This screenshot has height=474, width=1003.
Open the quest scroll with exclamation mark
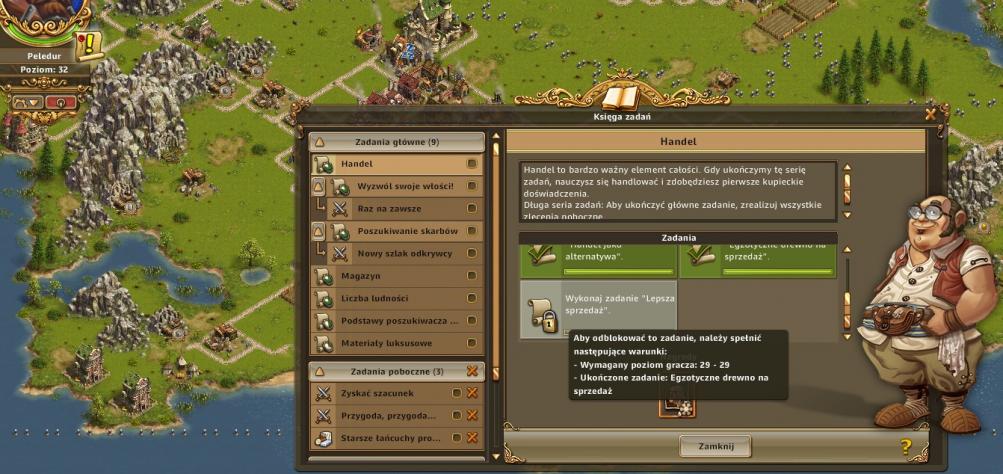tap(89, 44)
